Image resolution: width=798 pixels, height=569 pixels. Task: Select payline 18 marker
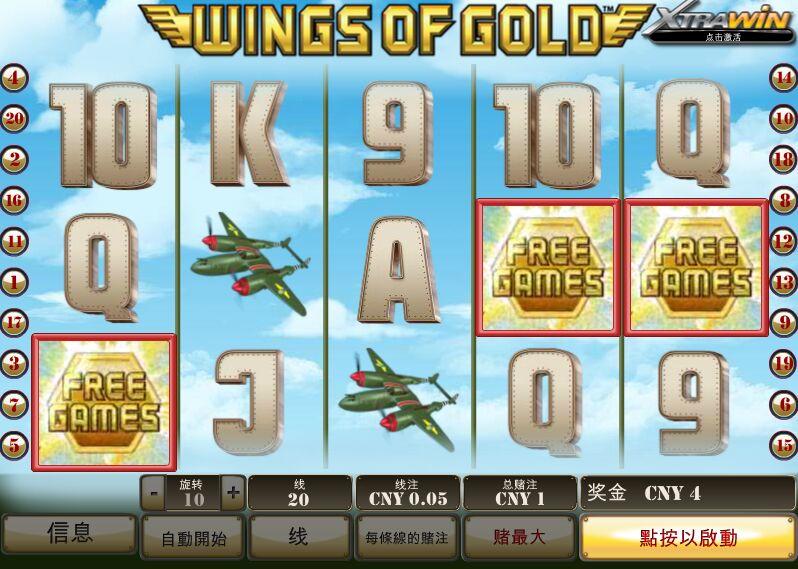pos(783,159)
